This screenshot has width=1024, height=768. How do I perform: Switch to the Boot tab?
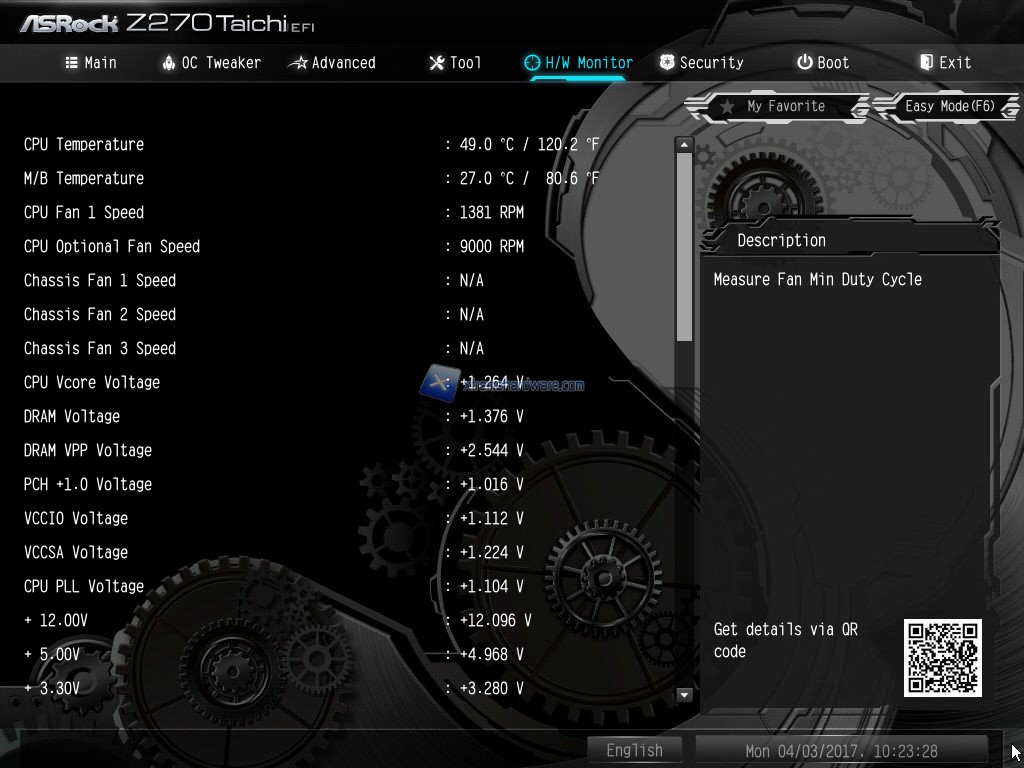coord(823,62)
